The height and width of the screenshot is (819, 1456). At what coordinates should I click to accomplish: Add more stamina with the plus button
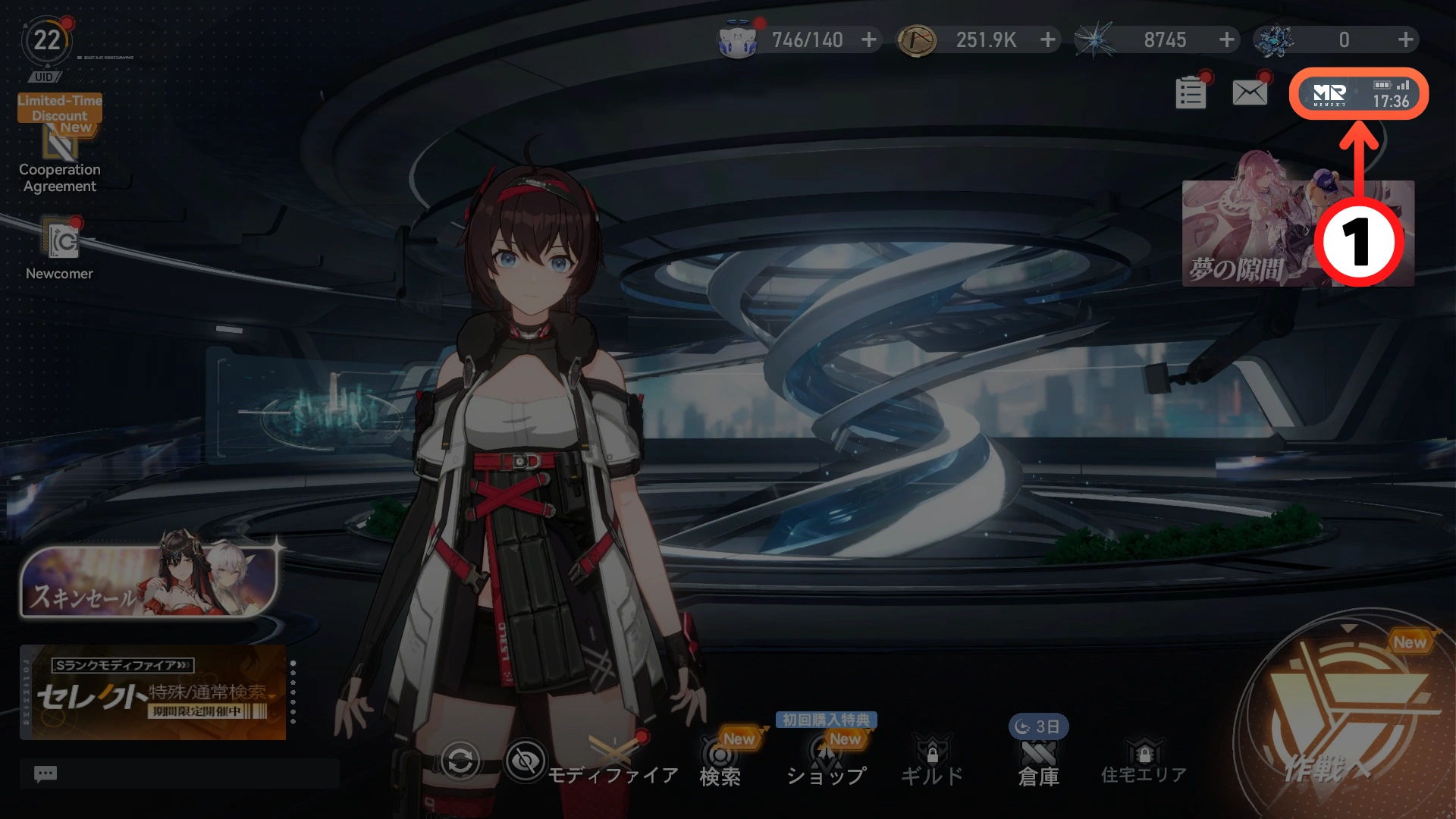869,39
